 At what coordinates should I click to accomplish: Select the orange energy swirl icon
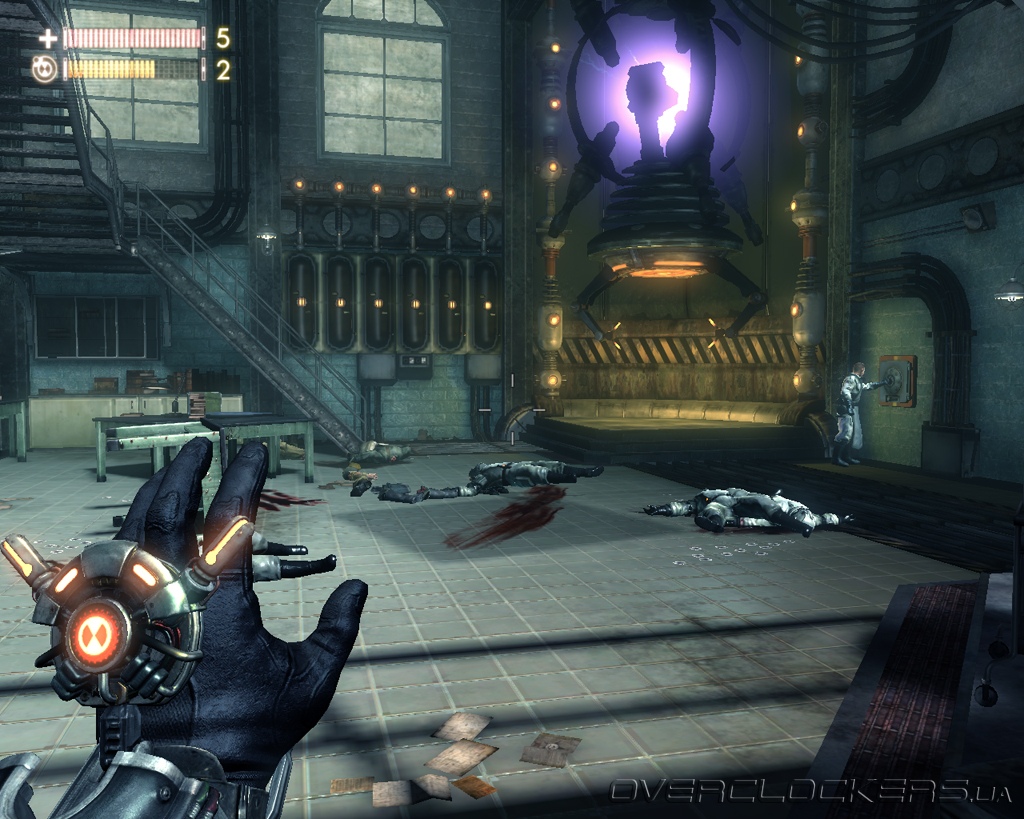(x=45, y=69)
